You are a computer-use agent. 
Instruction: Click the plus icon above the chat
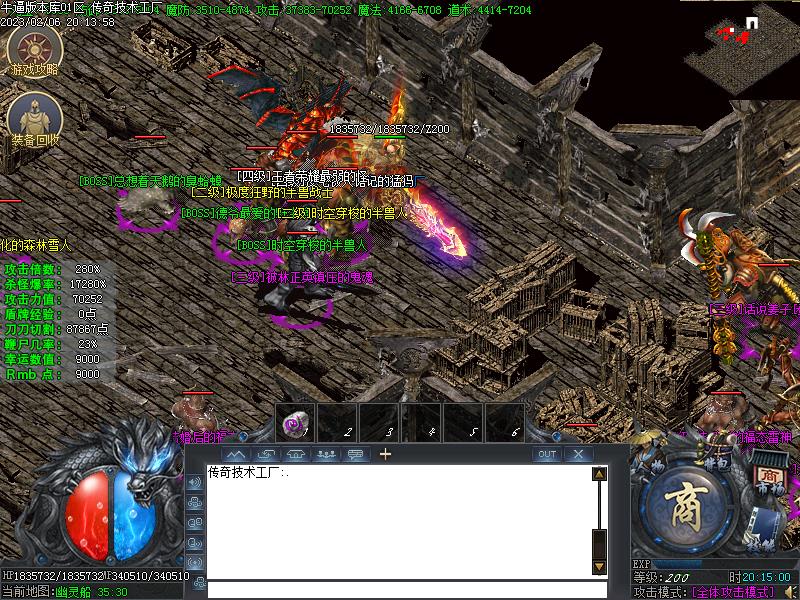385,454
